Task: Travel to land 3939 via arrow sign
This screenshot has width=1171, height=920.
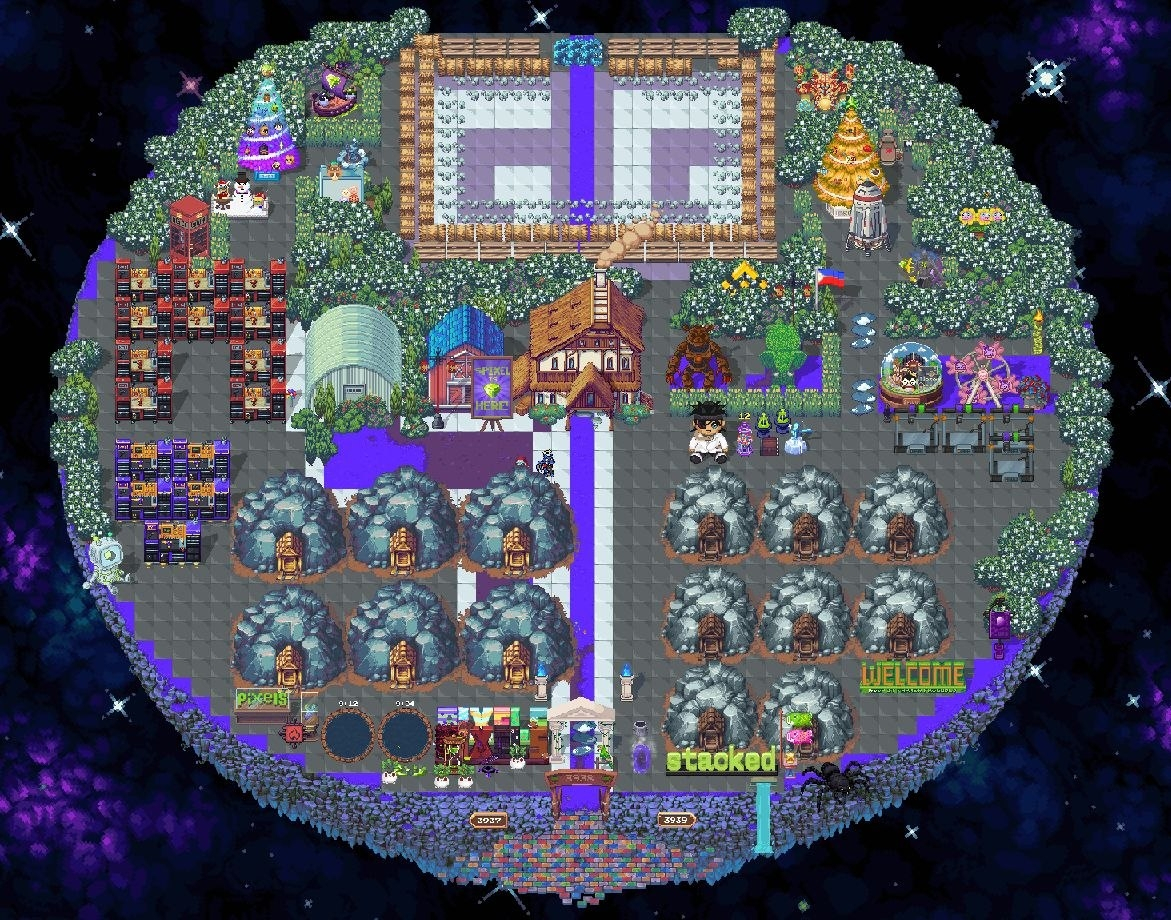Action: (x=676, y=820)
